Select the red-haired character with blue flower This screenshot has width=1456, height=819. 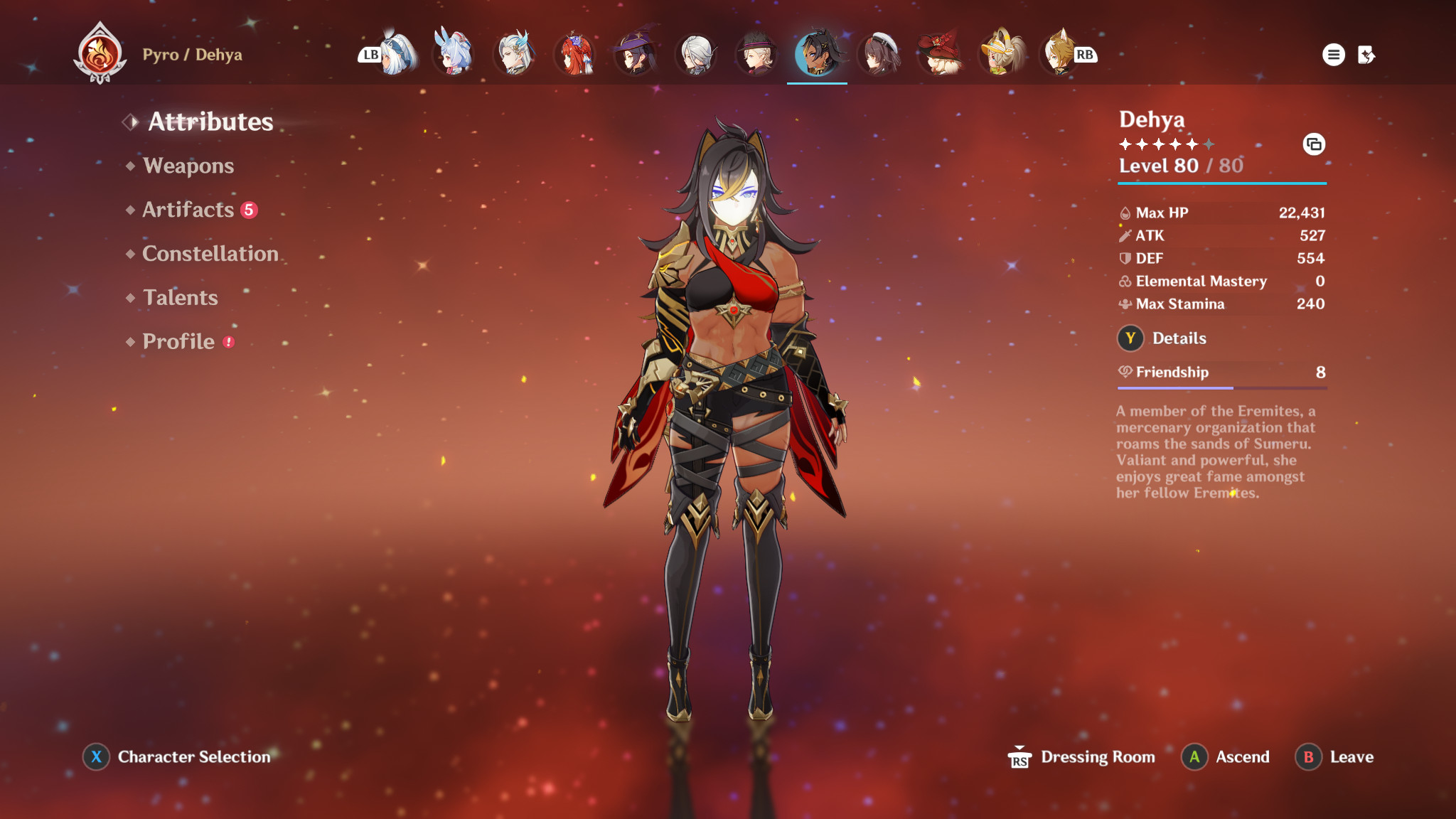575,53
